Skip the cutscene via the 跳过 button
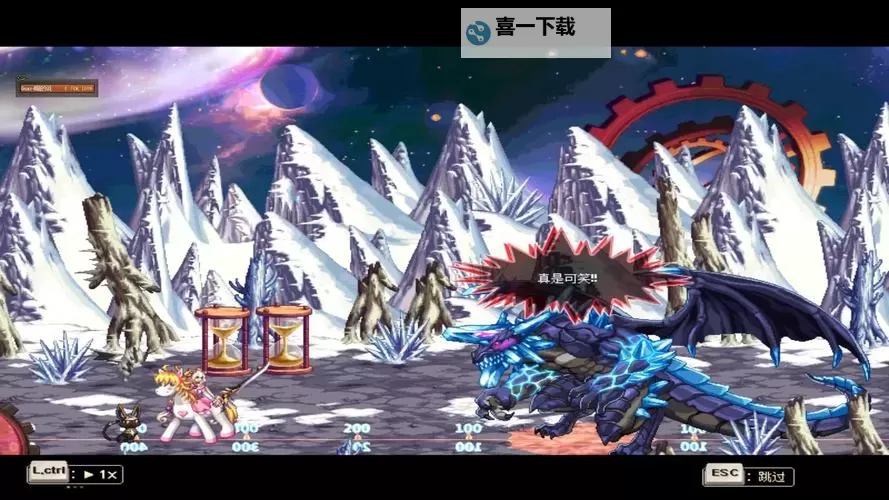The height and width of the screenshot is (500, 889). point(749,475)
